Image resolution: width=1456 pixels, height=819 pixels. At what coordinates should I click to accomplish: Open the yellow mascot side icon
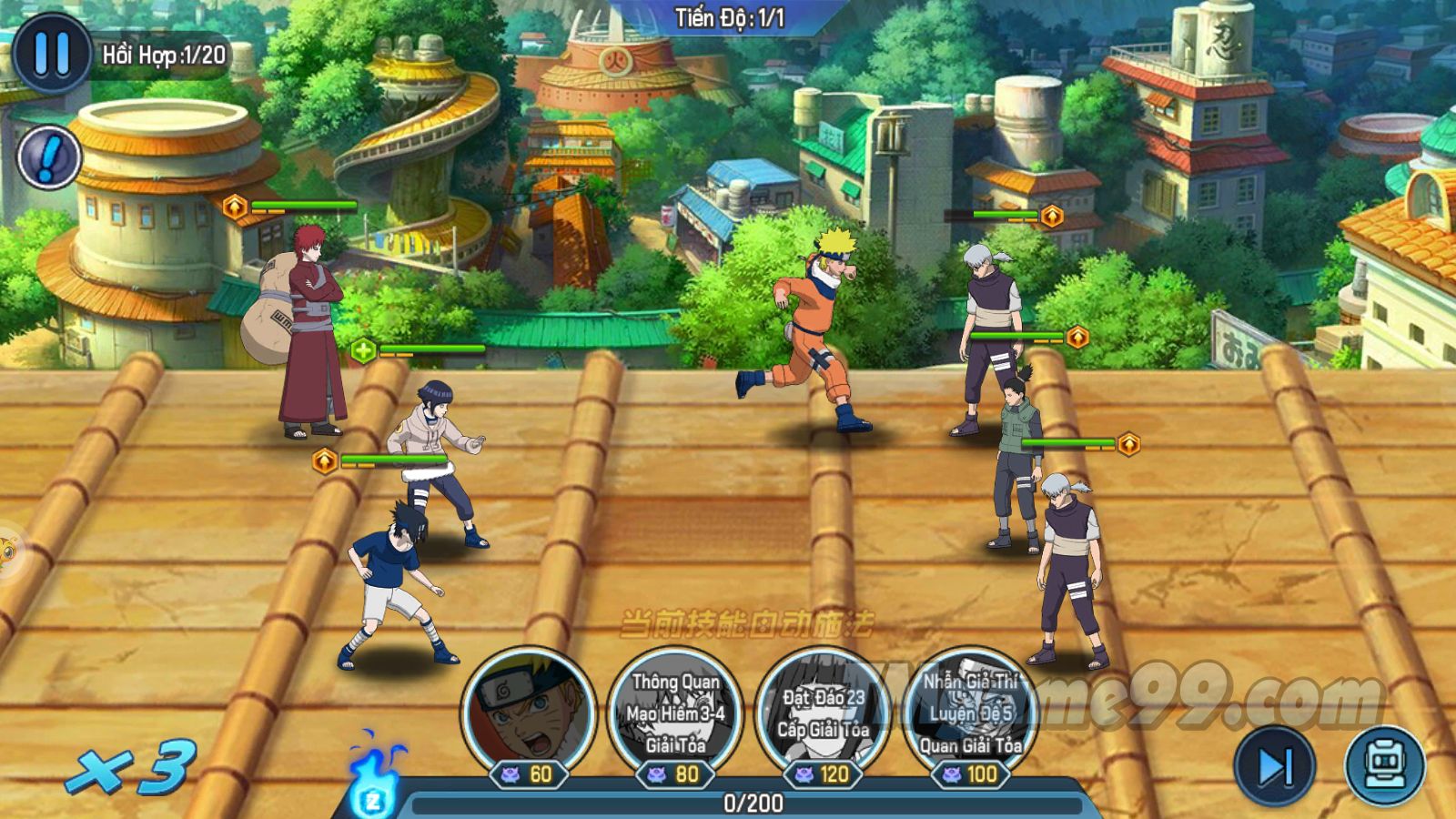(x=7, y=549)
